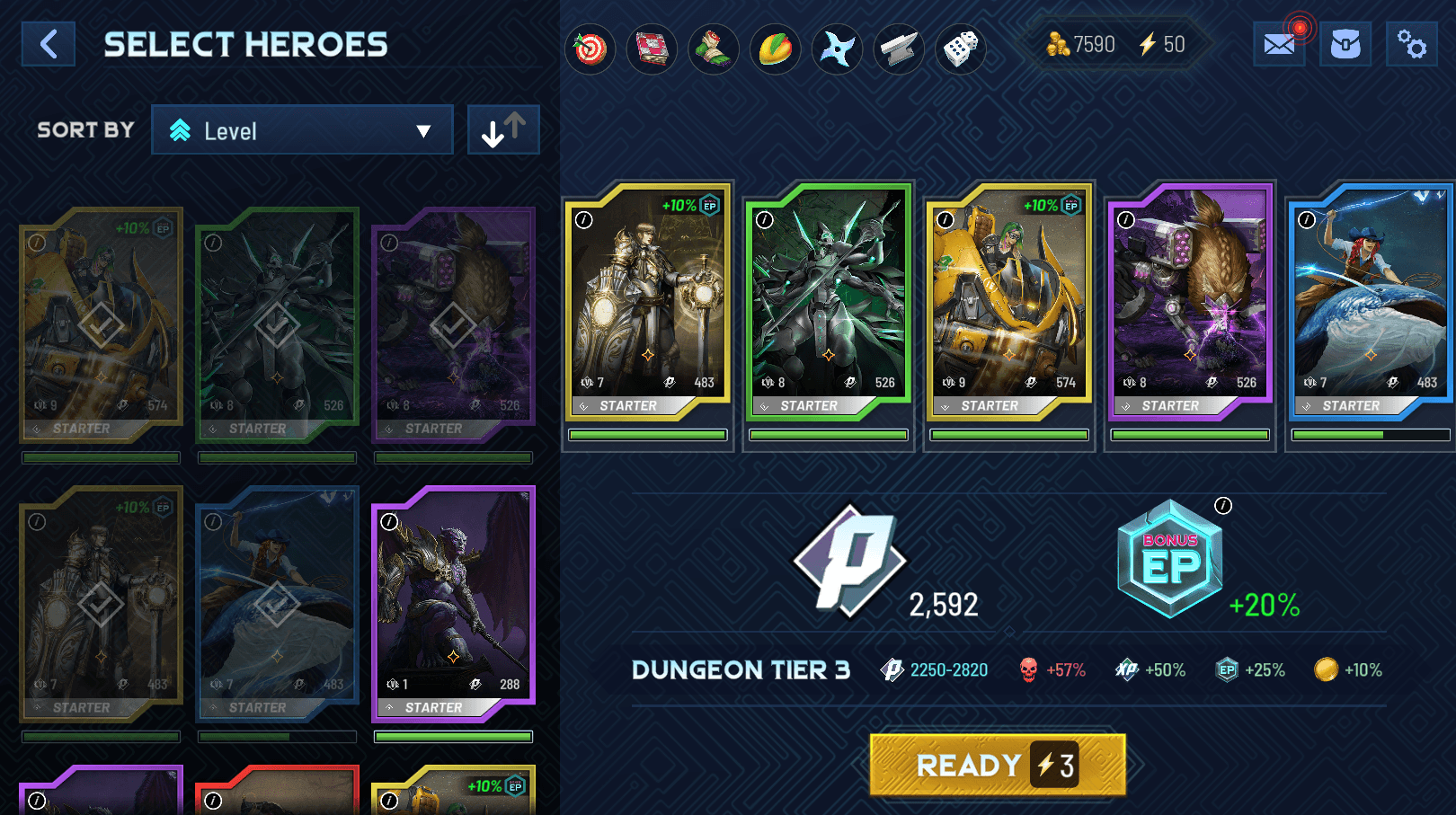Open the settings gears menu
This screenshot has width=1456, height=815.
1411,44
